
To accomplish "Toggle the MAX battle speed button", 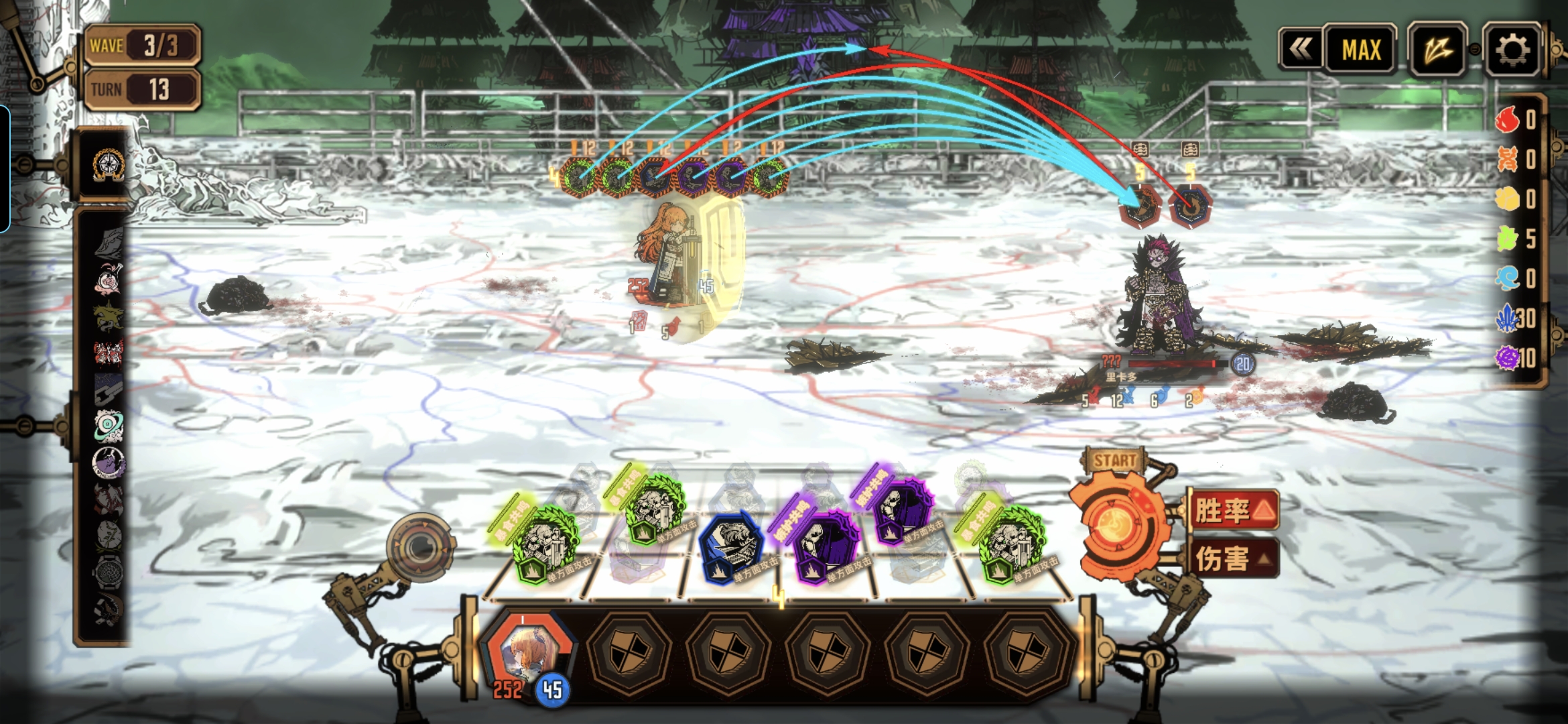I will click(1361, 50).
